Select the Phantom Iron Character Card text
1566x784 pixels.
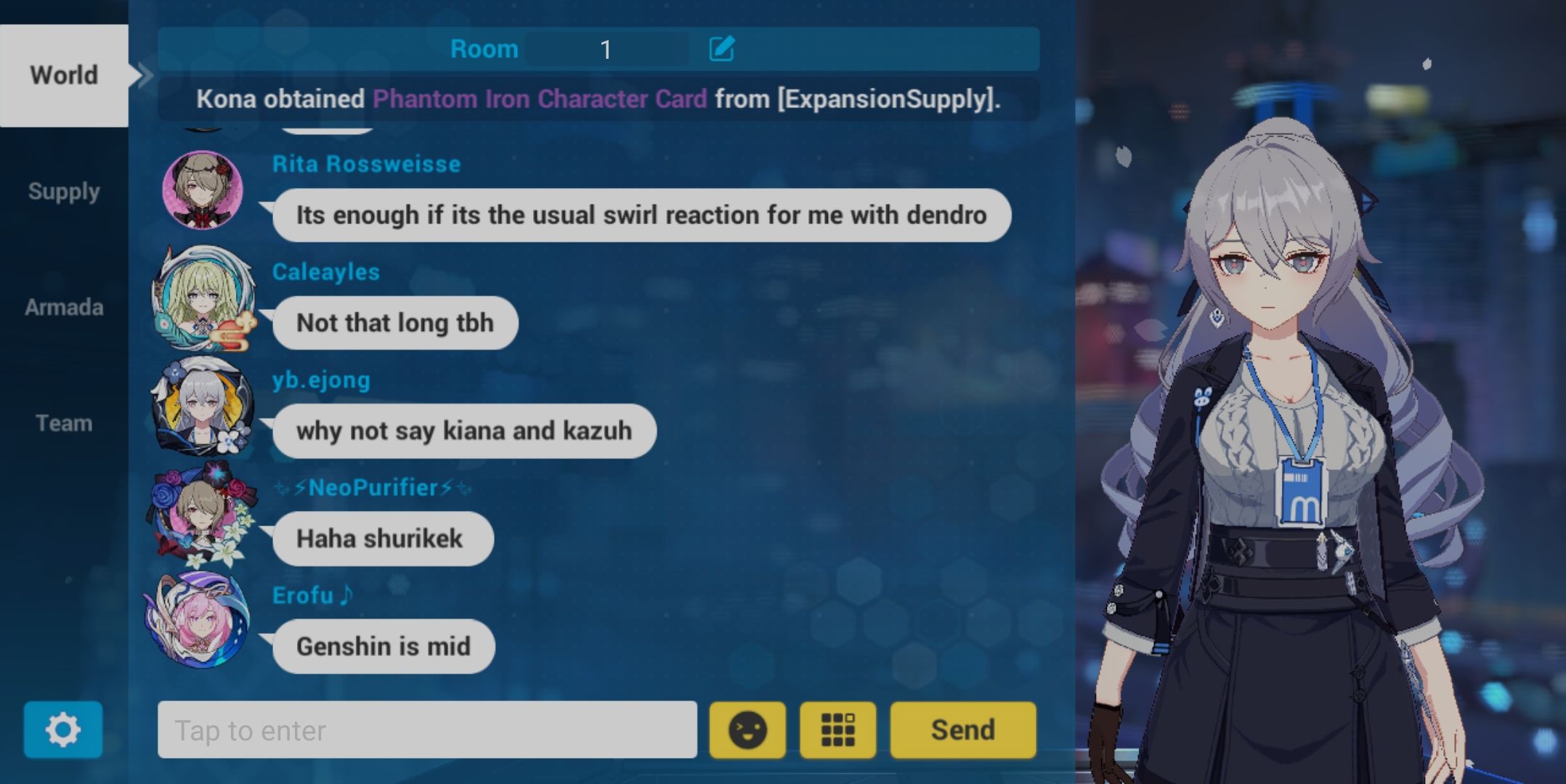540,99
